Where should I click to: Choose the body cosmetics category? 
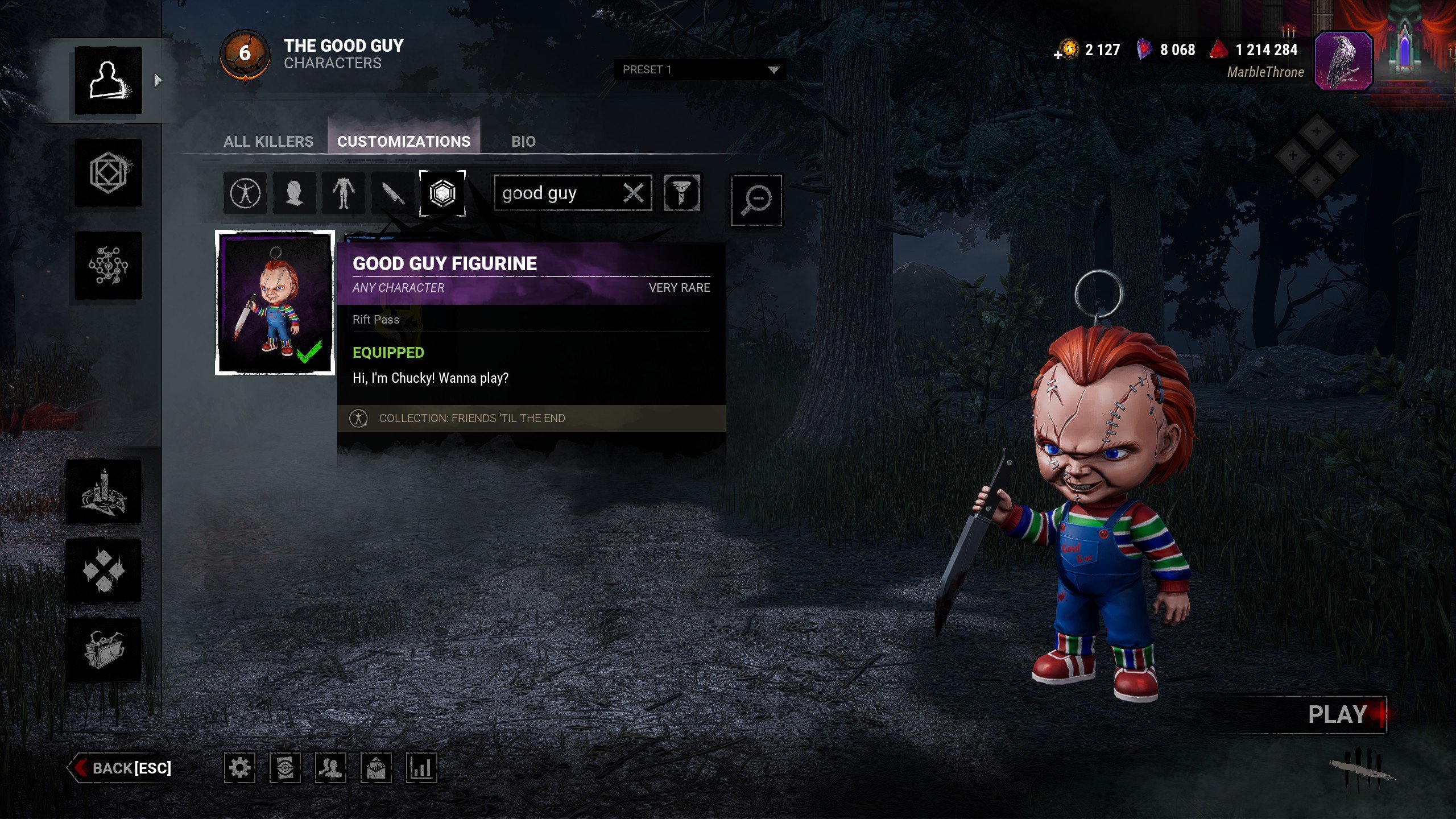tap(344, 193)
